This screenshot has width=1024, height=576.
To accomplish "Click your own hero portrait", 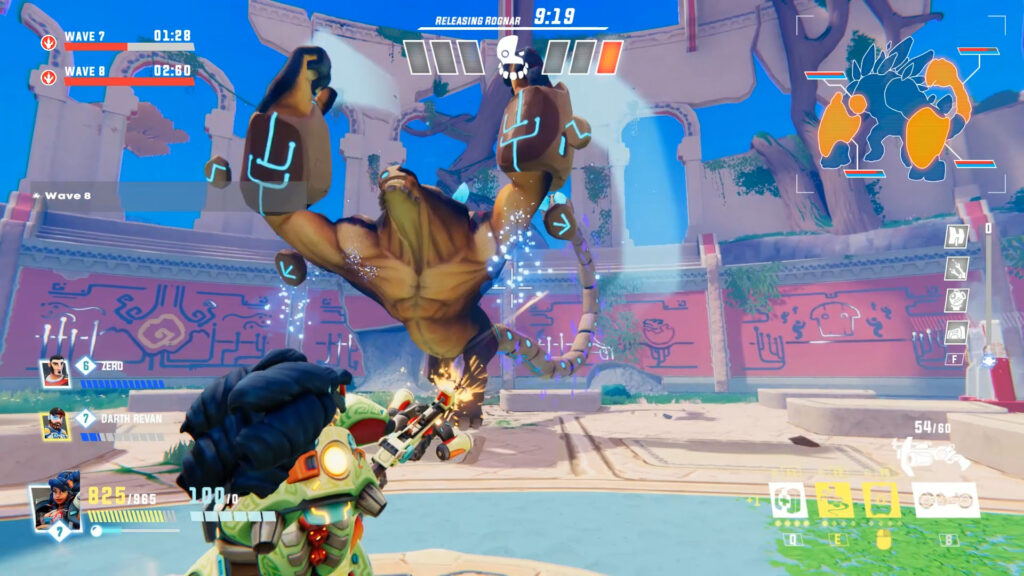I will [x=55, y=507].
